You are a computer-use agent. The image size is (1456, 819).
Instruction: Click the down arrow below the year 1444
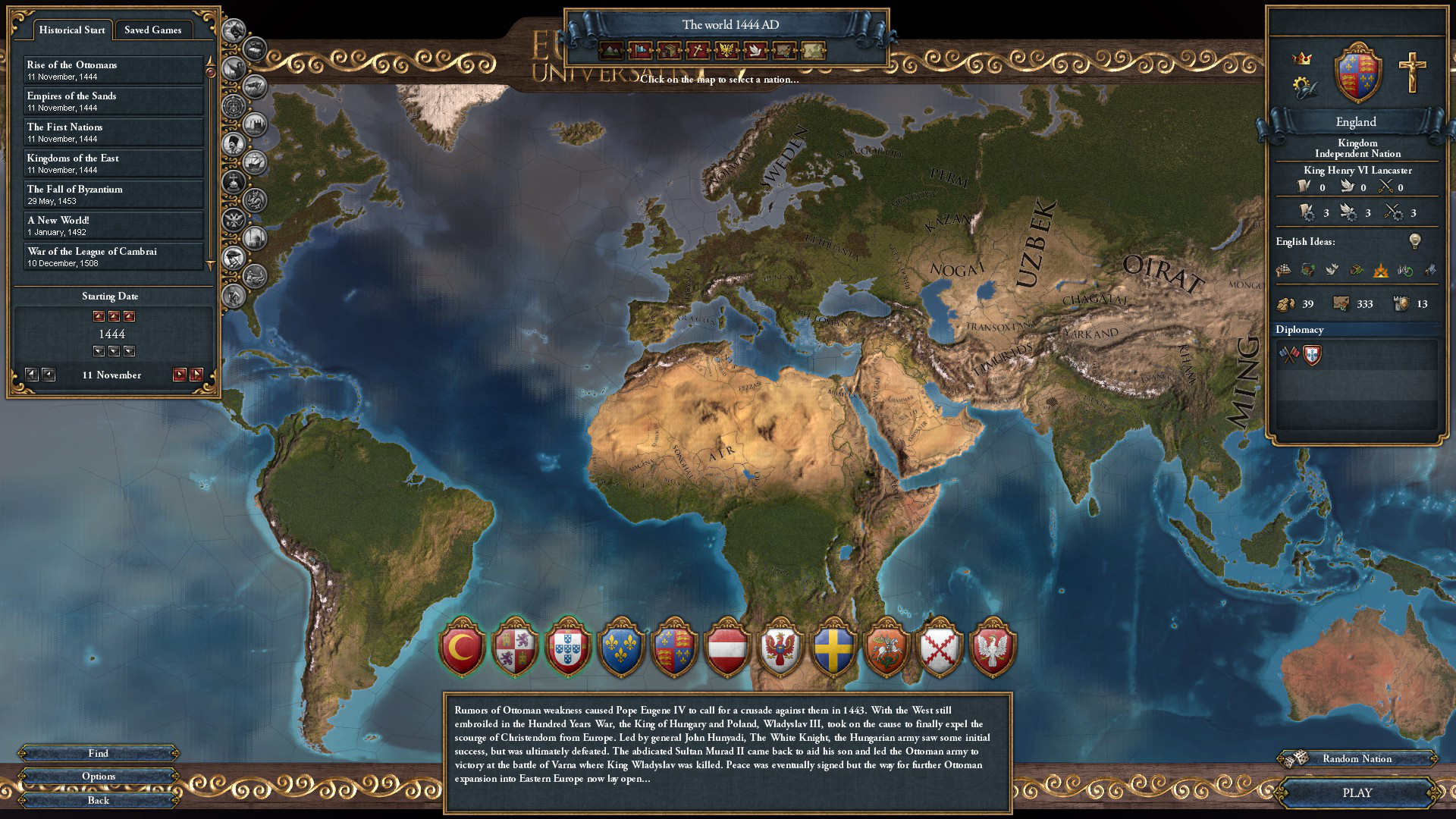pos(114,350)
